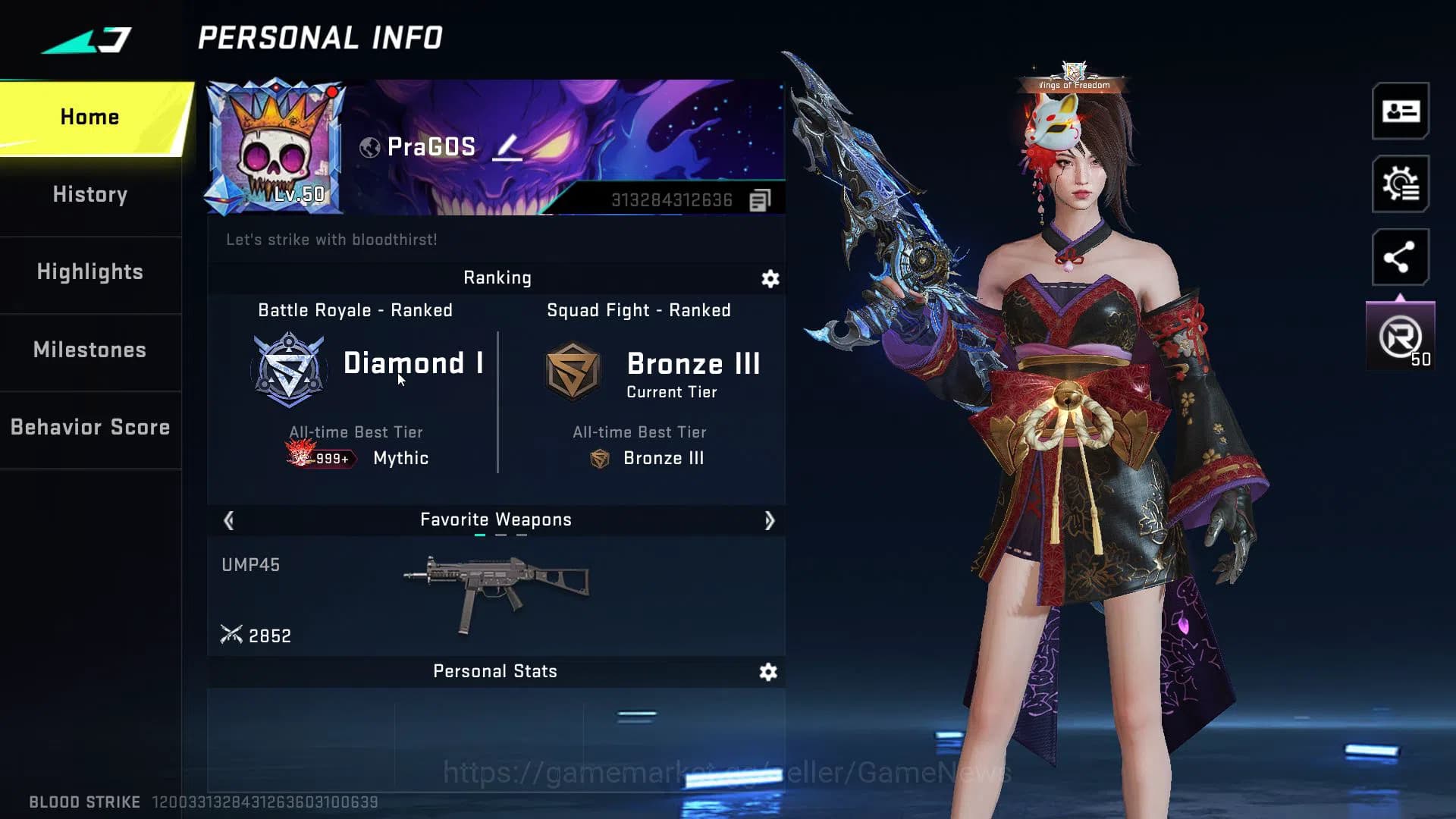Go back a weapon using the left chevron

coord(228,520)
